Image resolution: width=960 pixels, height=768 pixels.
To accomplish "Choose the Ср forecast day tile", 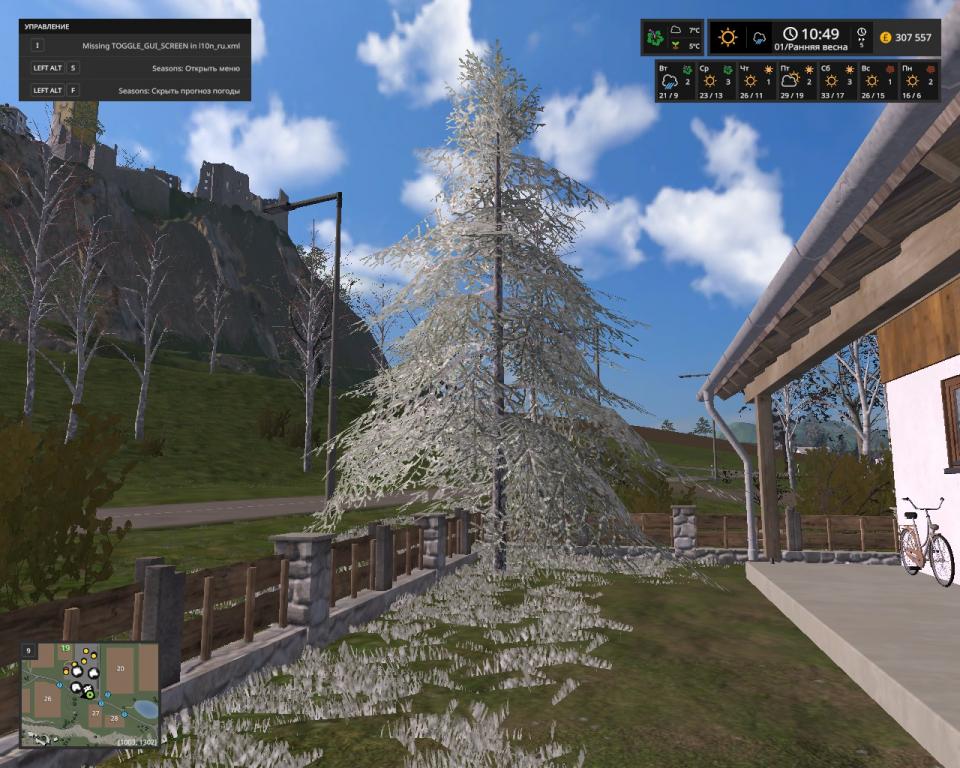I will [710, 81].
